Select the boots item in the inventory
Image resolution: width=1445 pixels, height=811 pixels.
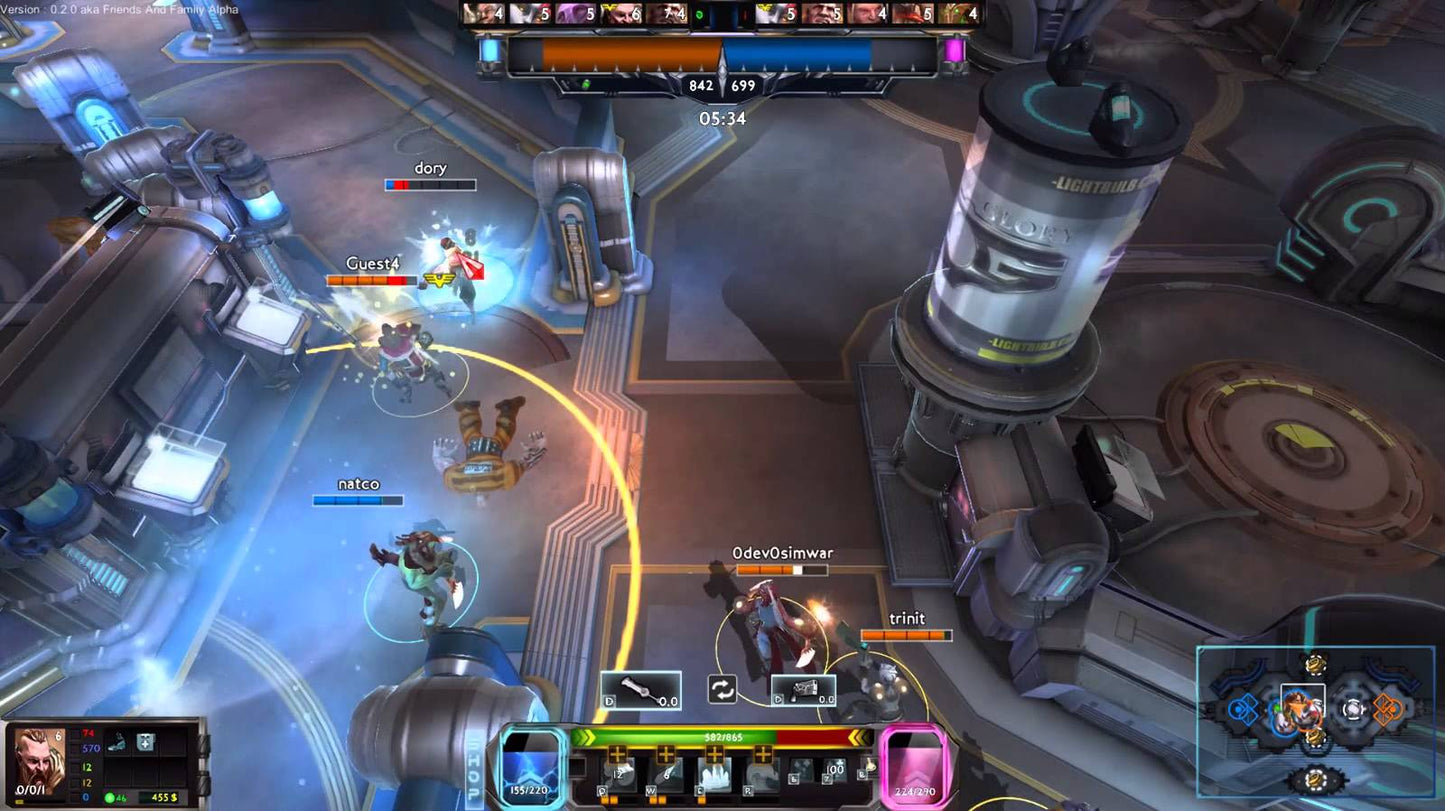(x=118, y=743)
